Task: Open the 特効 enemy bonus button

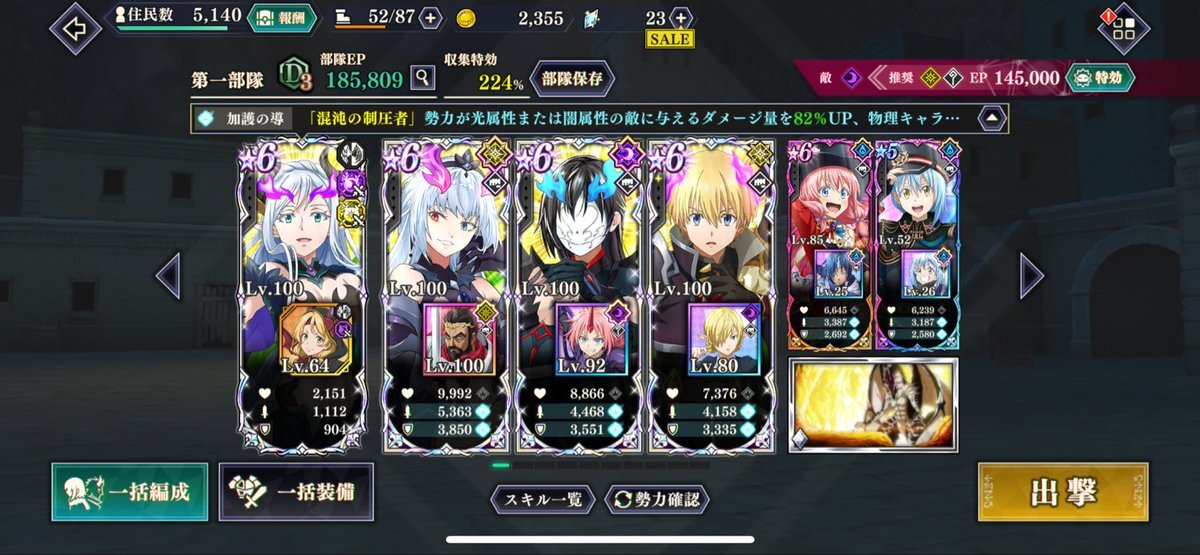Action: pos(1099,77)
